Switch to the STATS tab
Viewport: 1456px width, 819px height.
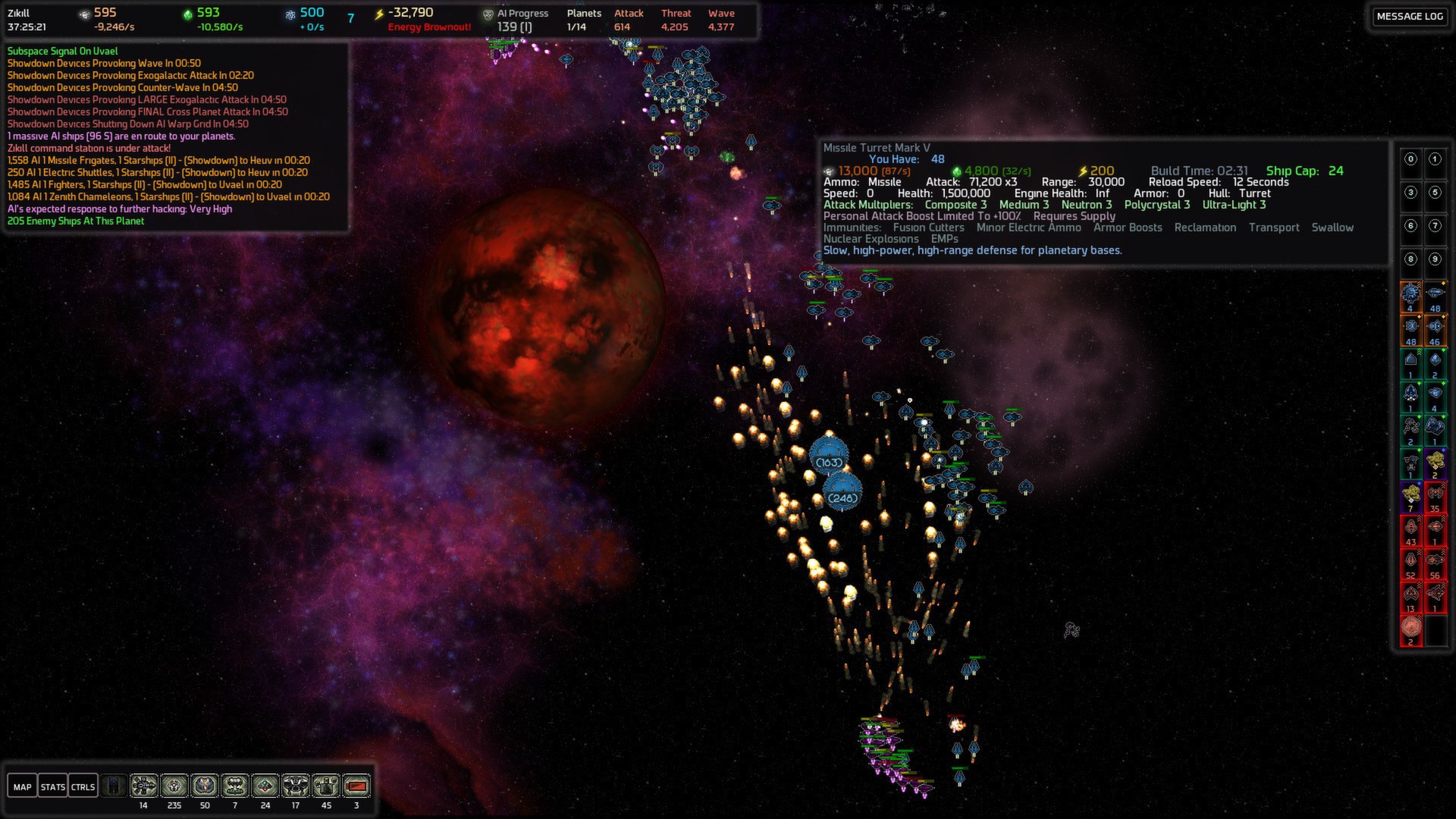pyautogui.click(x=53, y=786)
